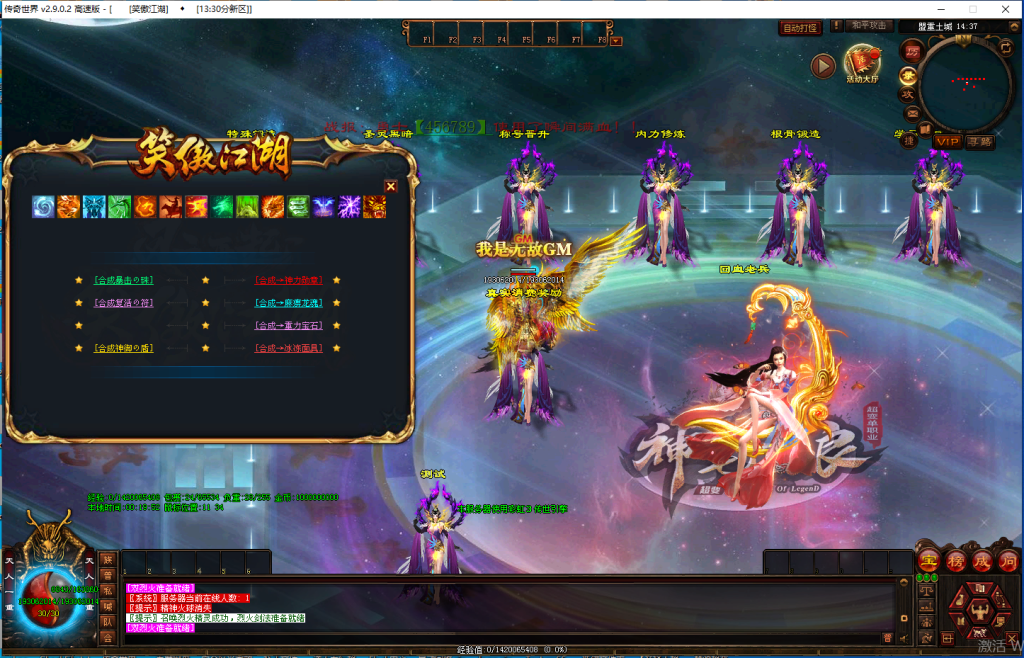Select the blue swirl skill icon
This screenshot has width=1024, height=658.
(x=43, y=207)
